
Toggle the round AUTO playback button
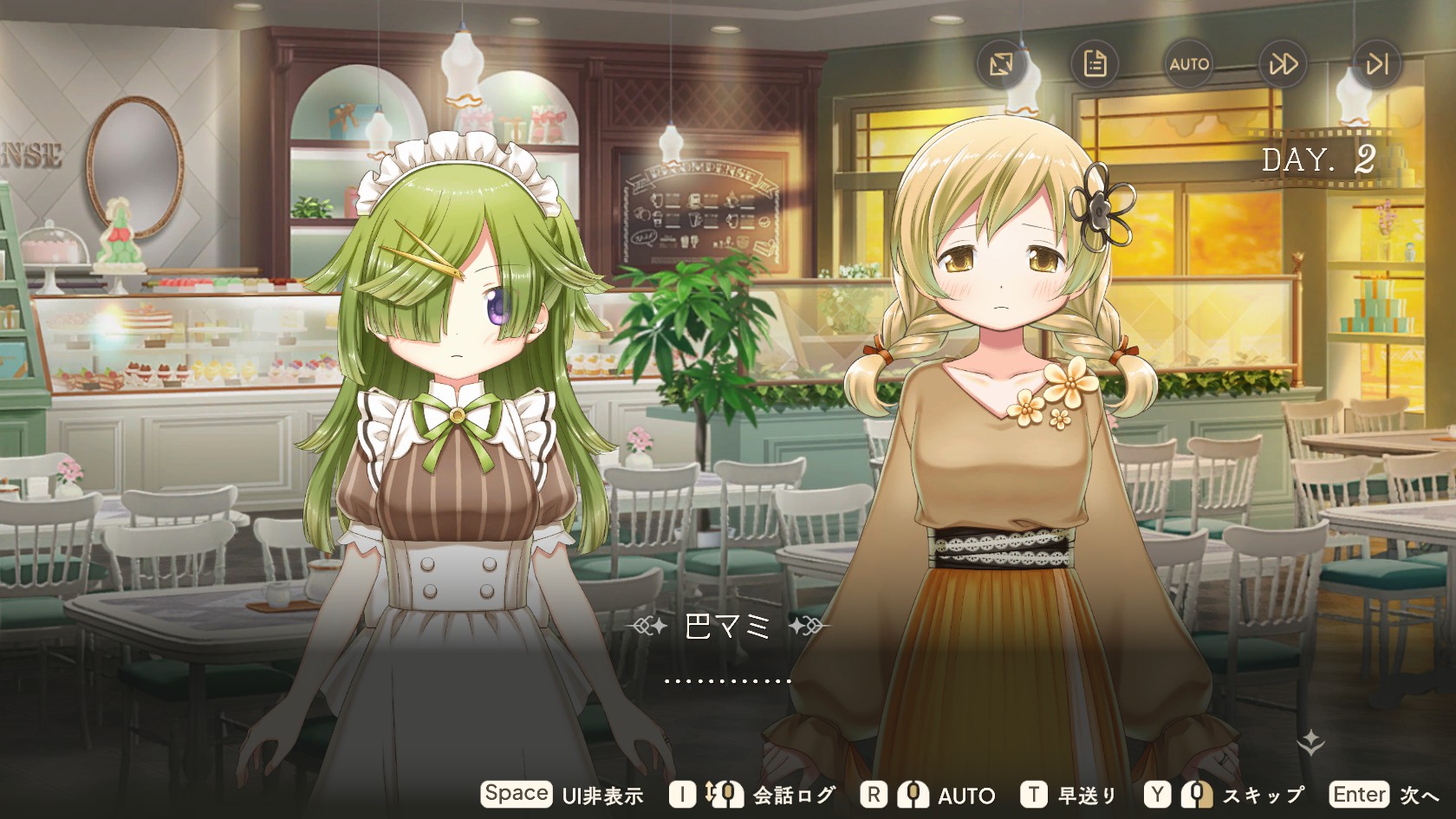[x=1188, y=64]
